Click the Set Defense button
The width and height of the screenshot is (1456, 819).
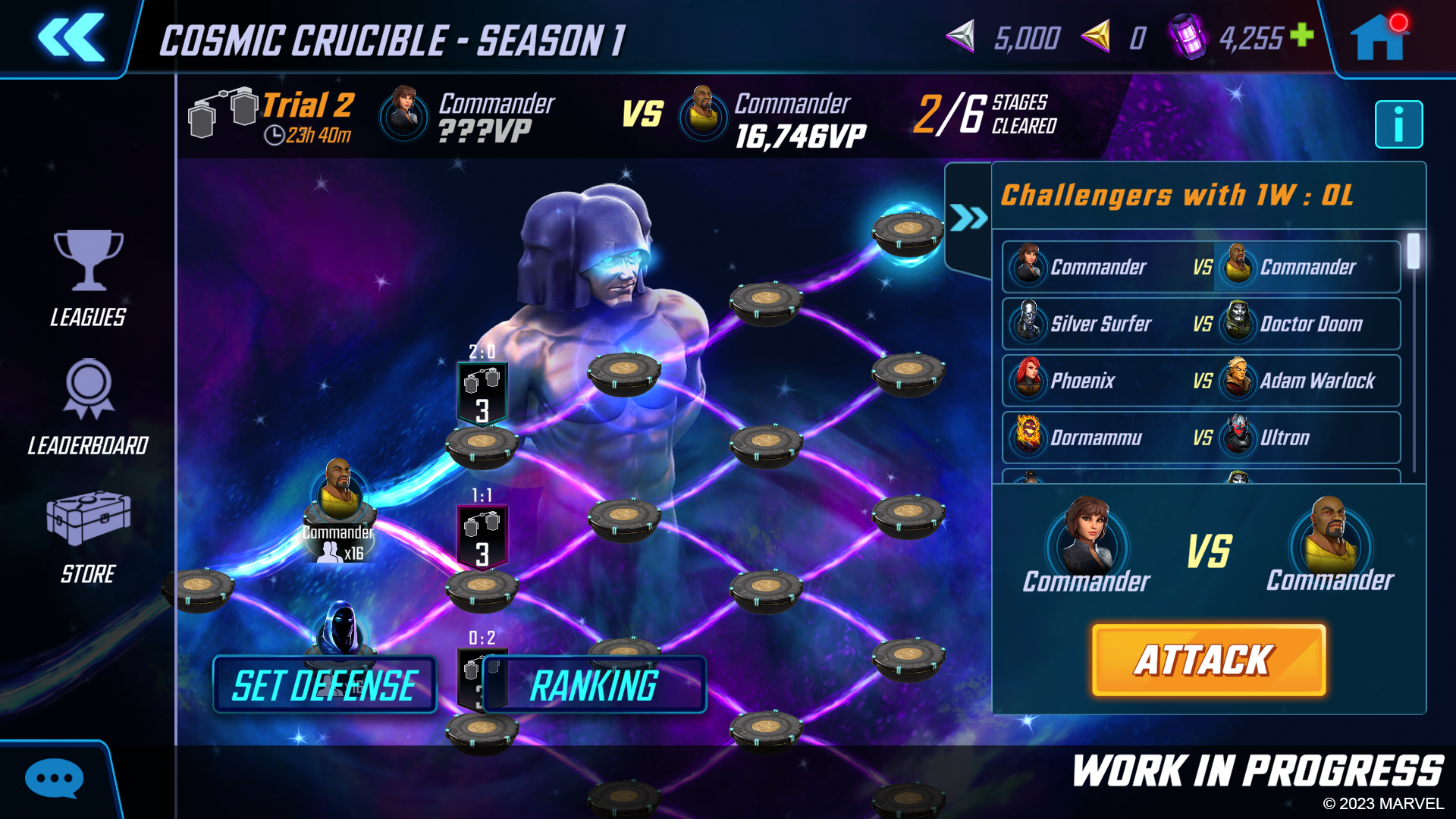(x=325, y=685)
